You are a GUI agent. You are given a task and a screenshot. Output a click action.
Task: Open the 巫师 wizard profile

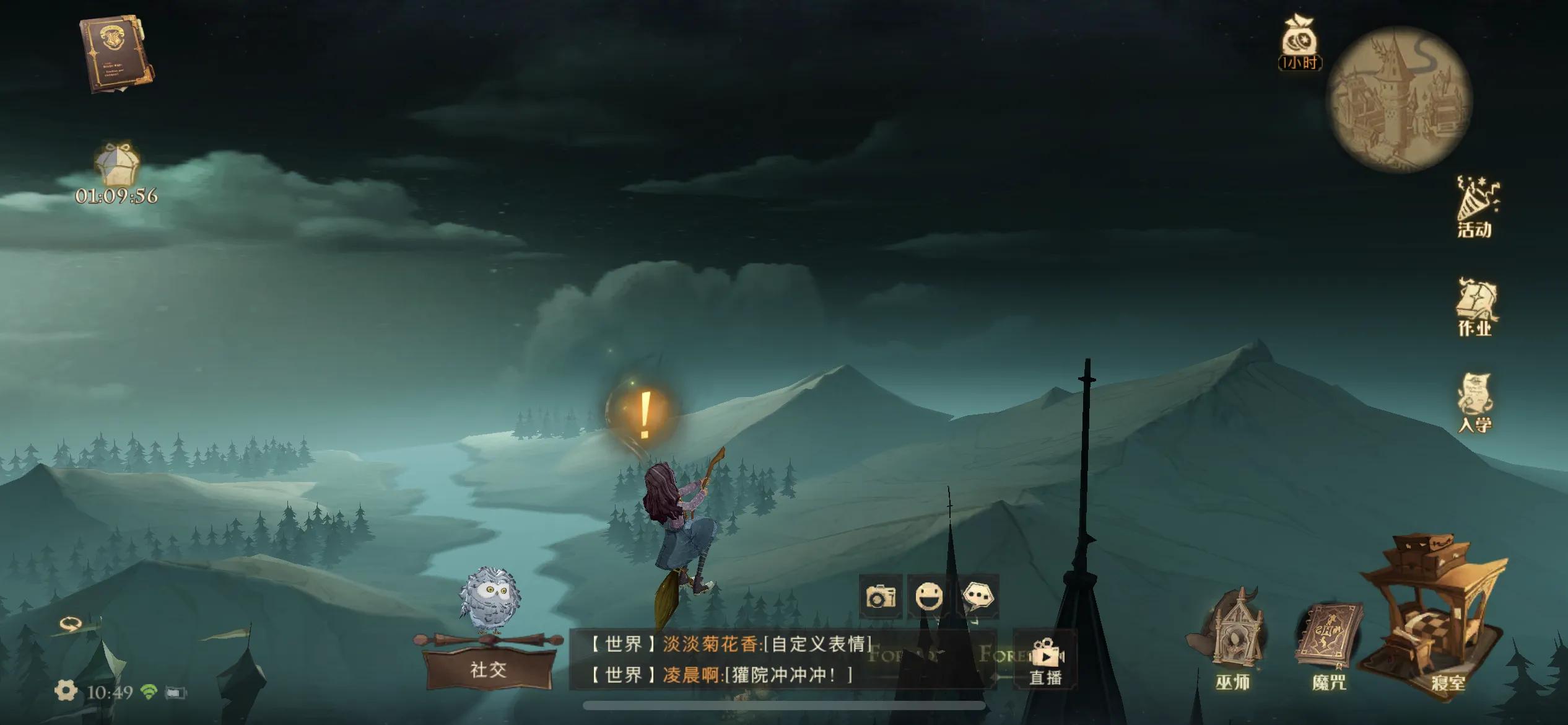coord(1234,644)
